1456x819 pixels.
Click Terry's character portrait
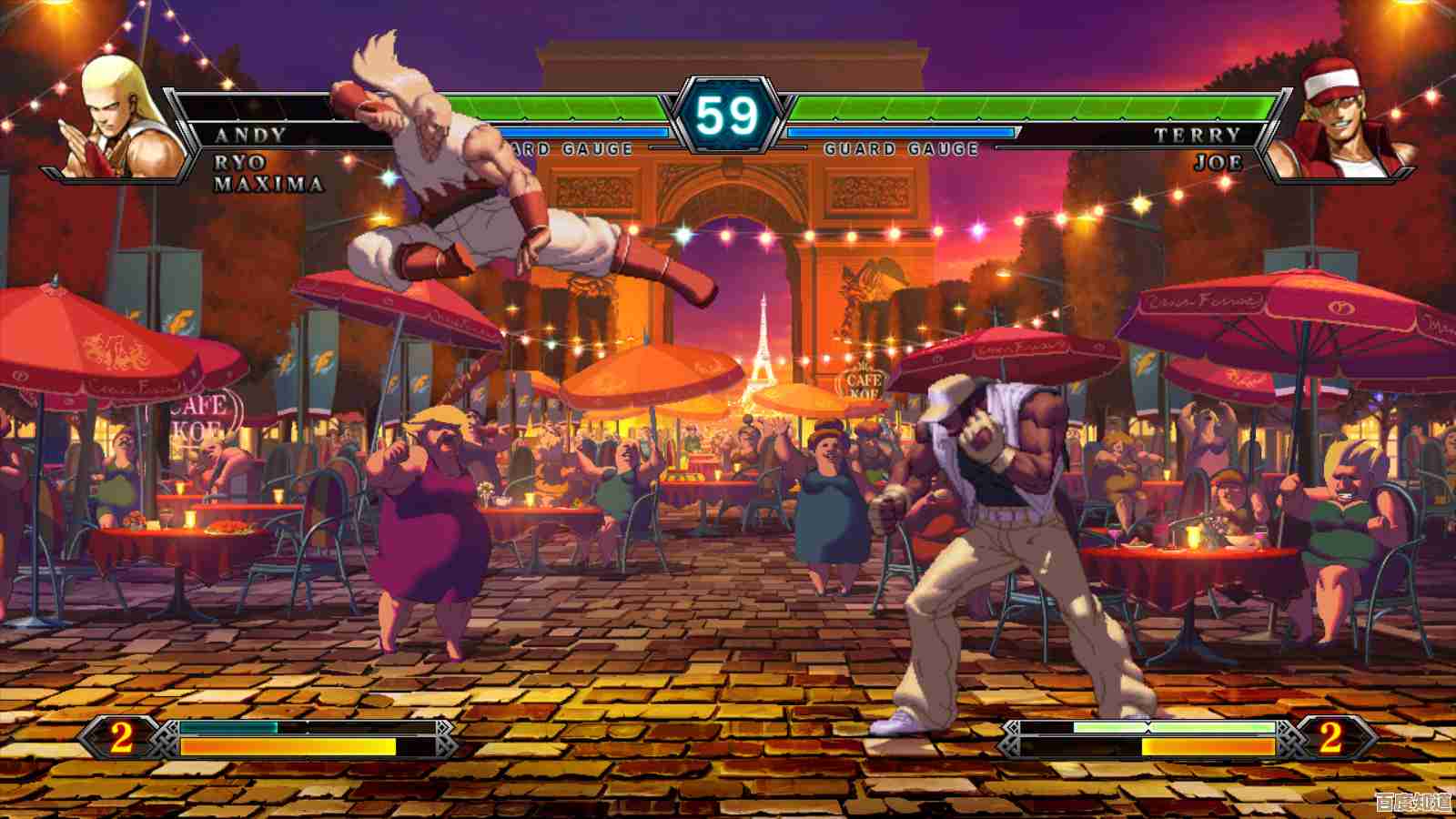tap(1340, 121)
